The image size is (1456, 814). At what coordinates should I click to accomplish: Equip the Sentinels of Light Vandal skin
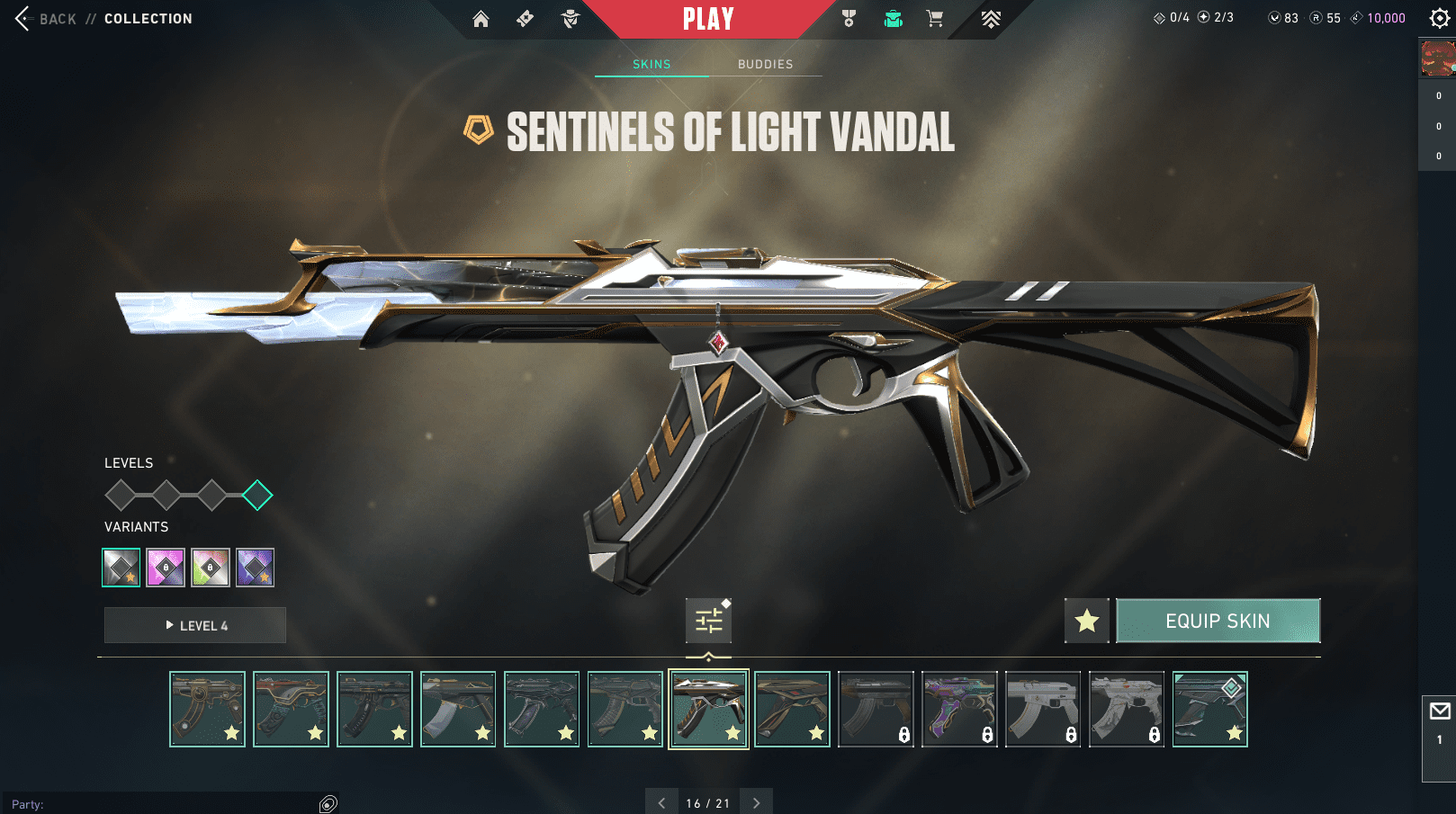coord(1218,621)
